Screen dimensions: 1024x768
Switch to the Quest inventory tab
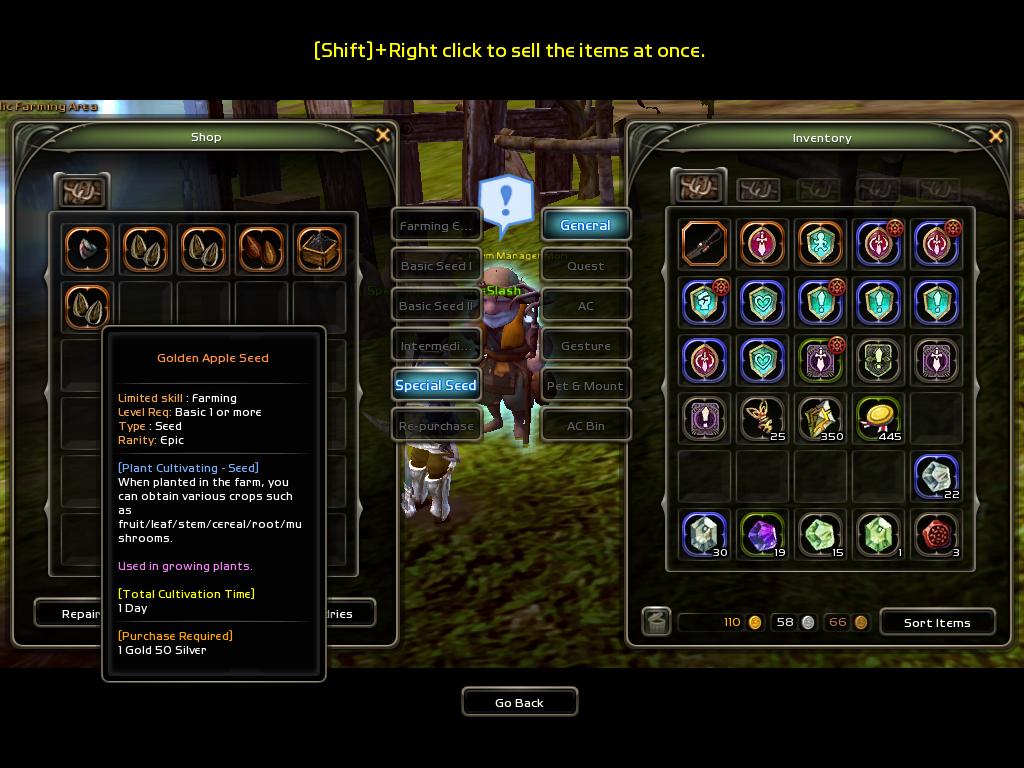[x=586, y=266]
